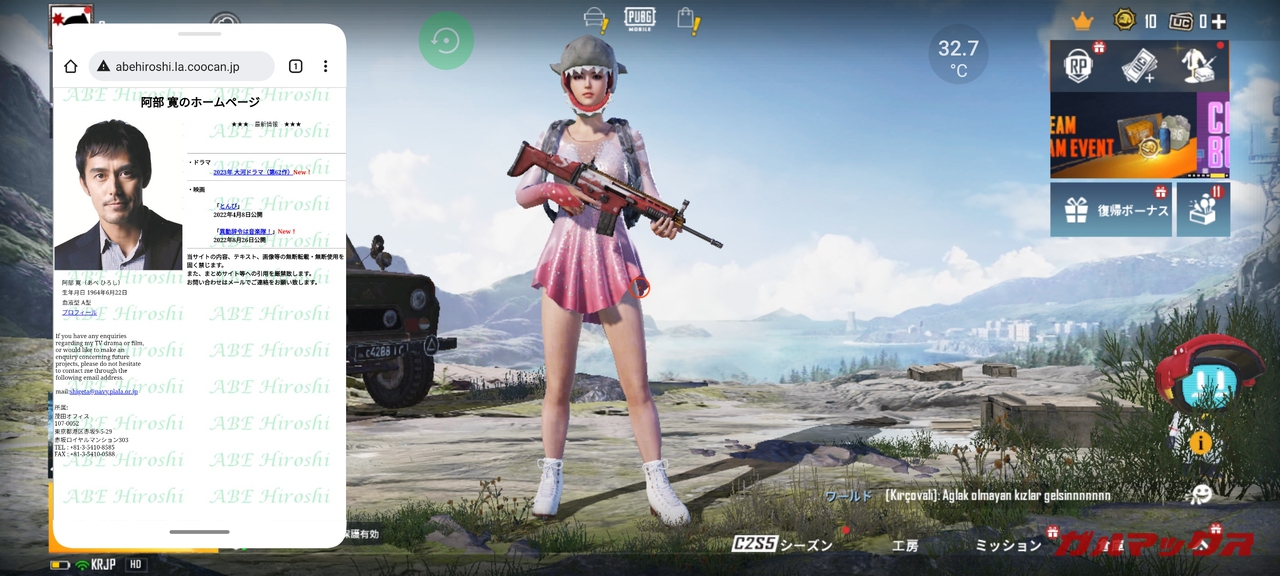Click the PUBG Mobile logo

(640, 19)
